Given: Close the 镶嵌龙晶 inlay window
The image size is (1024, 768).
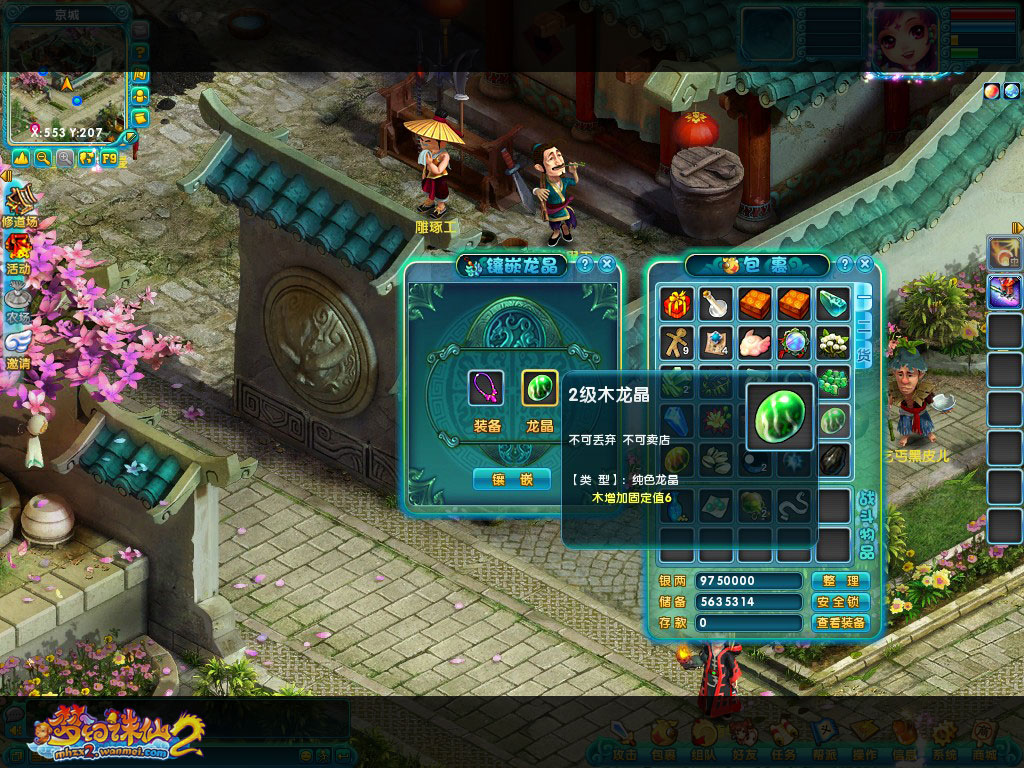Looking at the screenshot, I should coord(606,264).
